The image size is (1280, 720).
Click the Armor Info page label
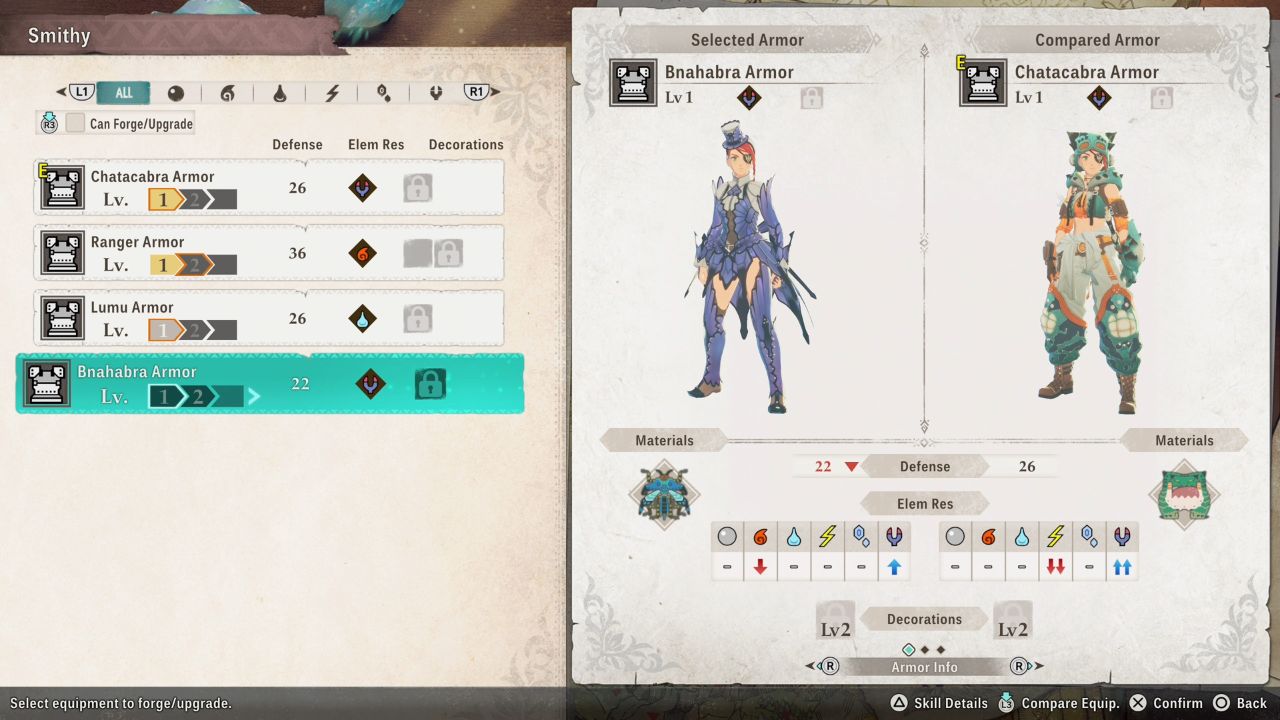924,667
